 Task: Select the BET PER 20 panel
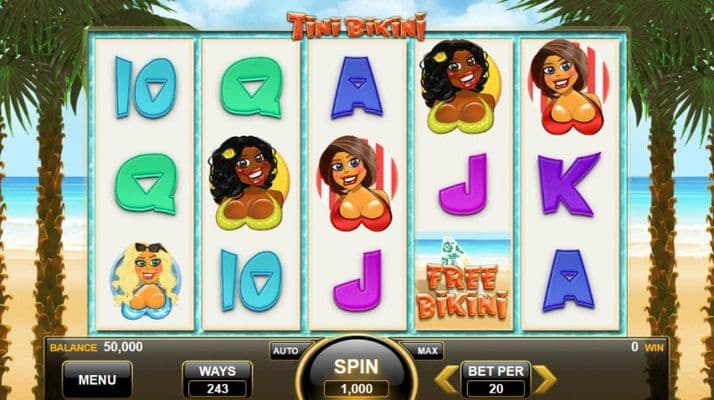[x=496, y=380]
